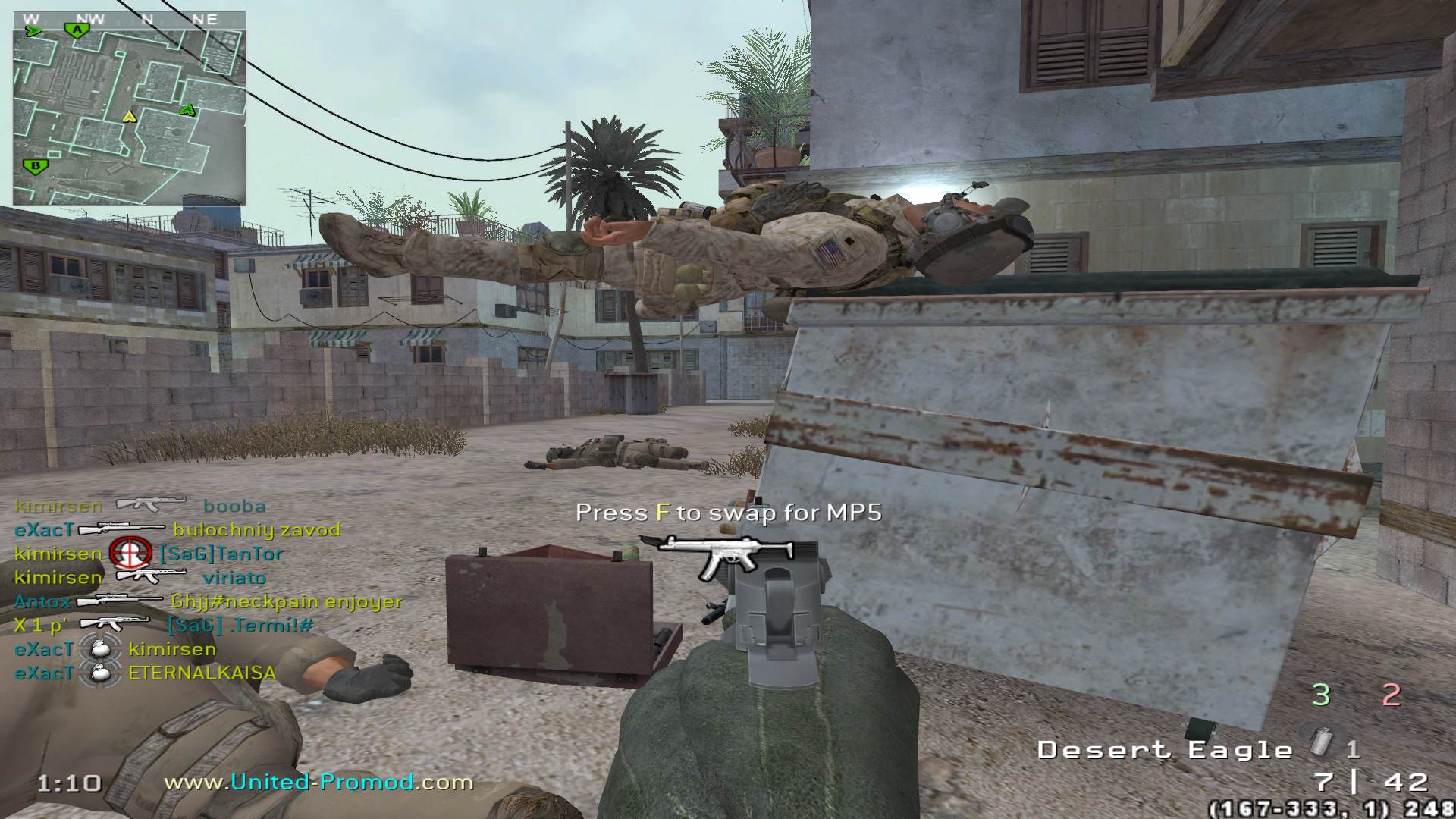Select the ETERNALKAISA grenade kill row
This screenshot has height=819, width=1456.
pyautogui.click(x=146, y=673)
